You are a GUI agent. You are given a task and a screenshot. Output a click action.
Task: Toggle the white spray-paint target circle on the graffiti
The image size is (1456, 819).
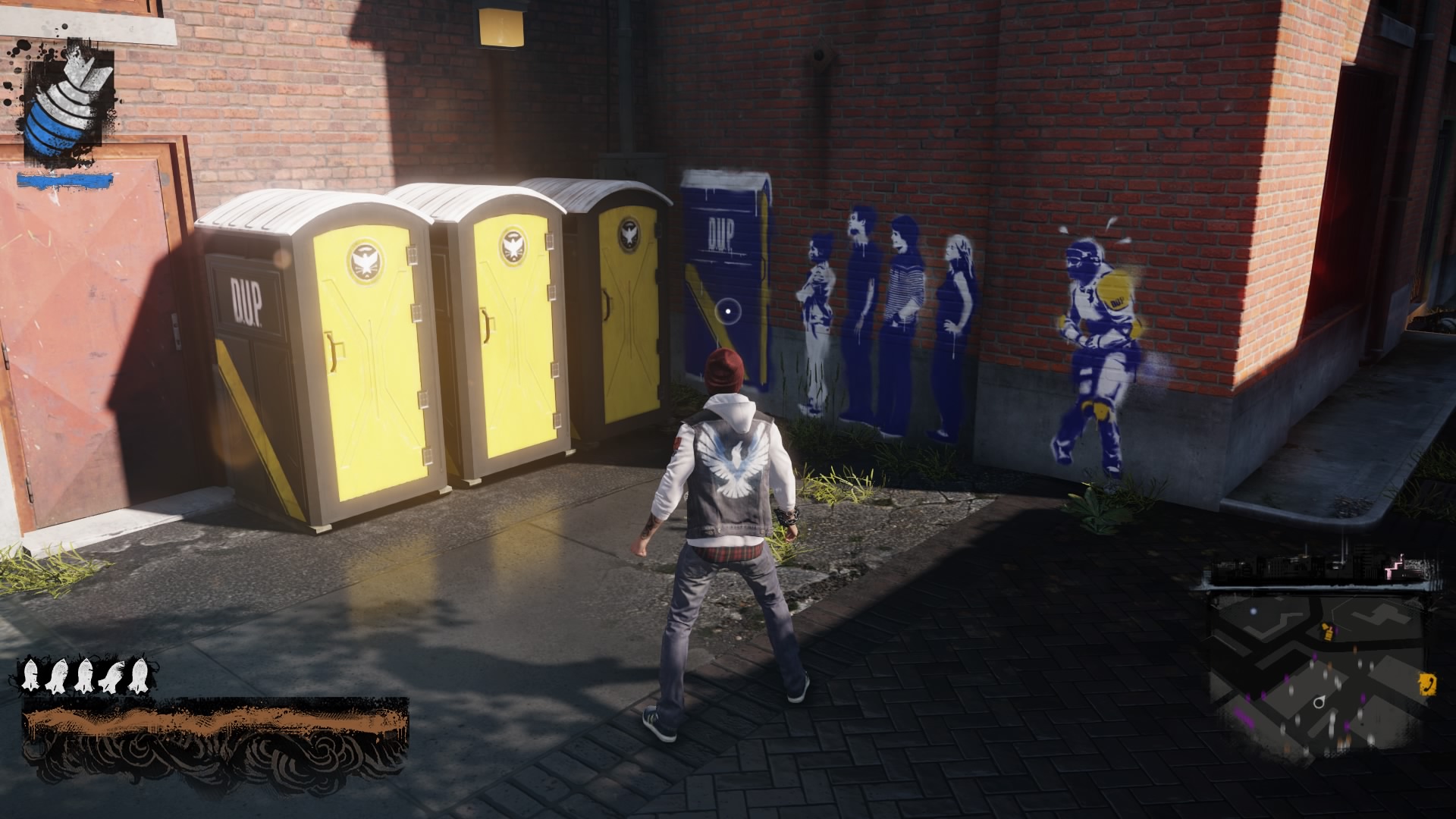(727, 311)
